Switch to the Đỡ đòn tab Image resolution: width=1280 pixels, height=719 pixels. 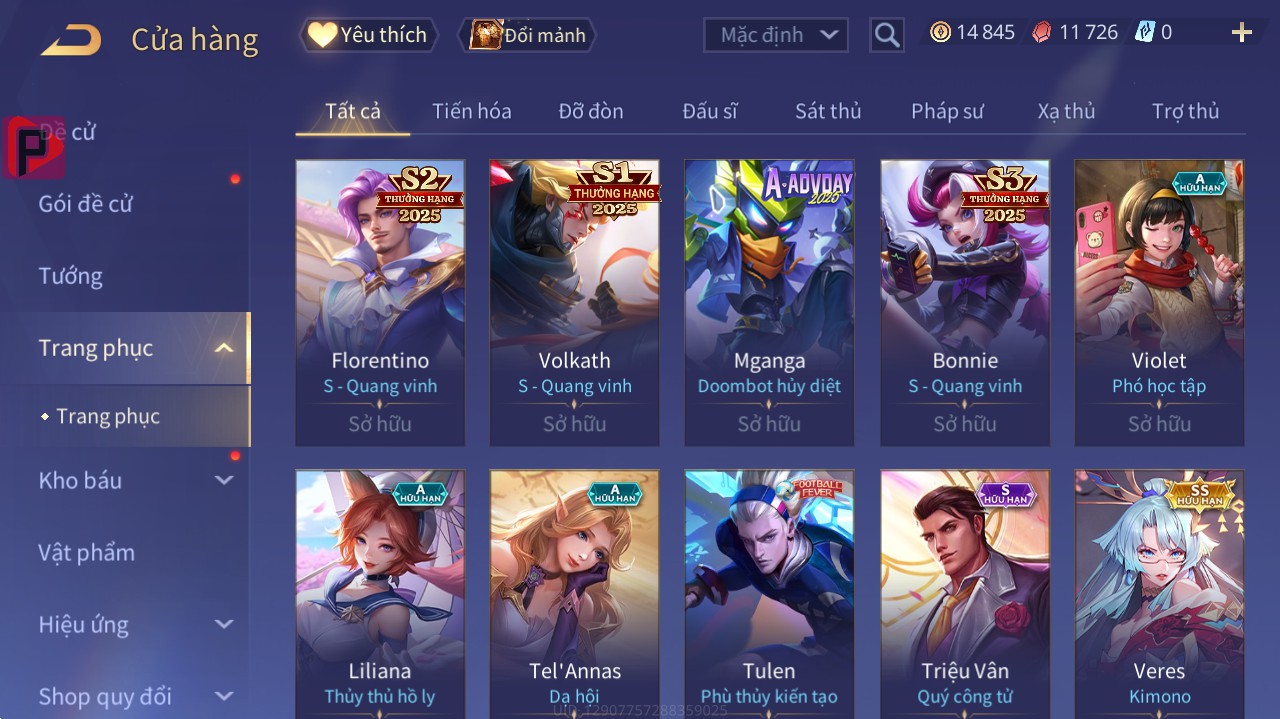tap(590, 111)
